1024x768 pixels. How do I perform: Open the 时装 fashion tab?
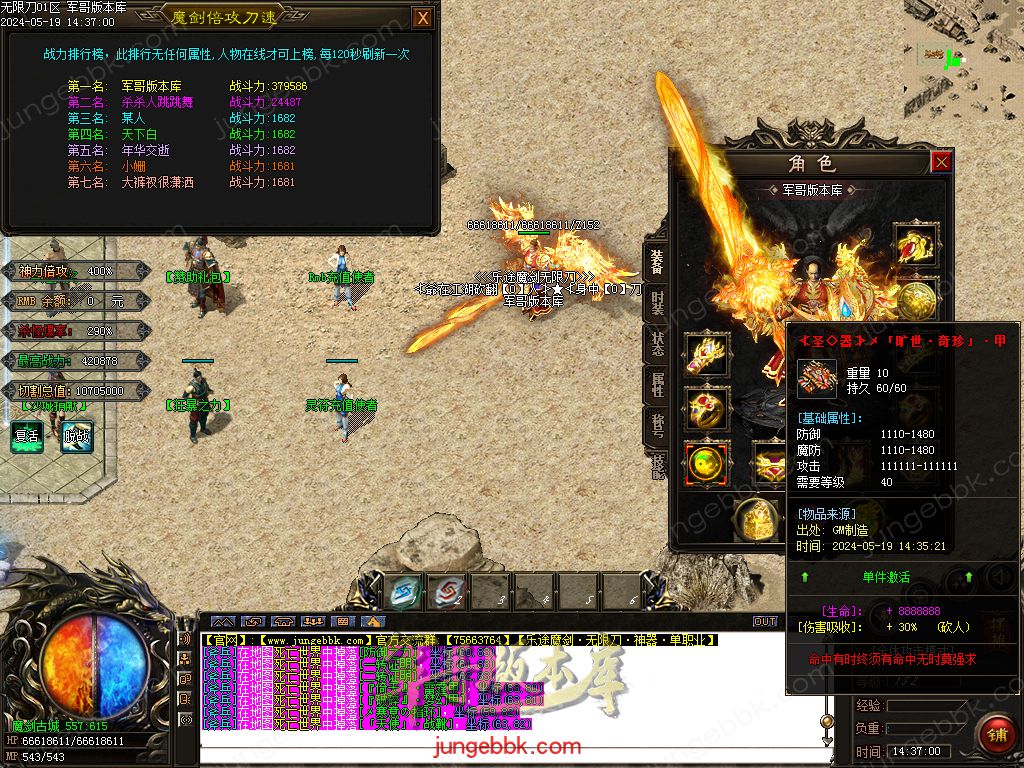[x=656, y=304]
